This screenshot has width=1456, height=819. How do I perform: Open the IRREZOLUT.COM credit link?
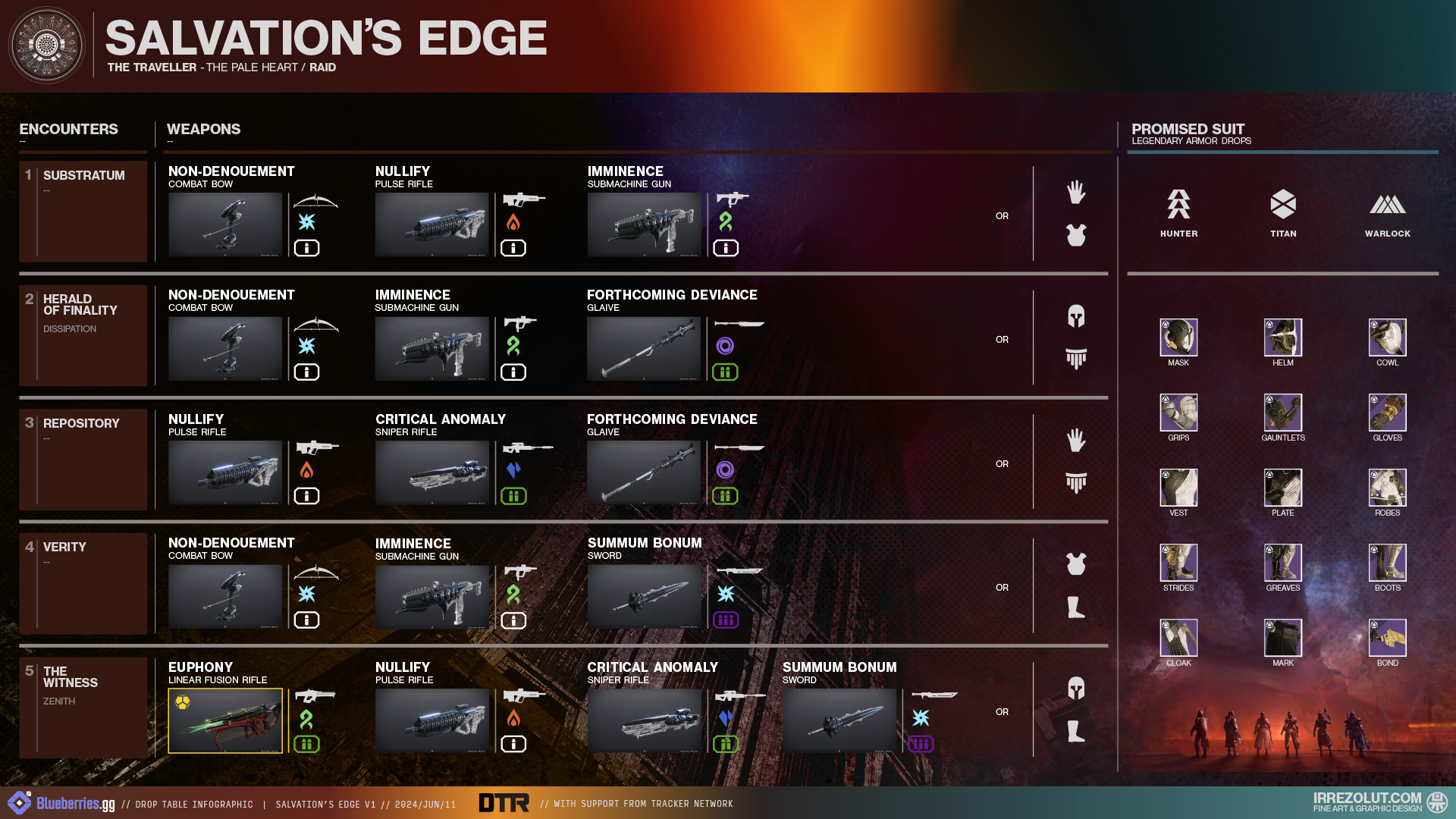pyautogui.click(x=1367, y=801)
